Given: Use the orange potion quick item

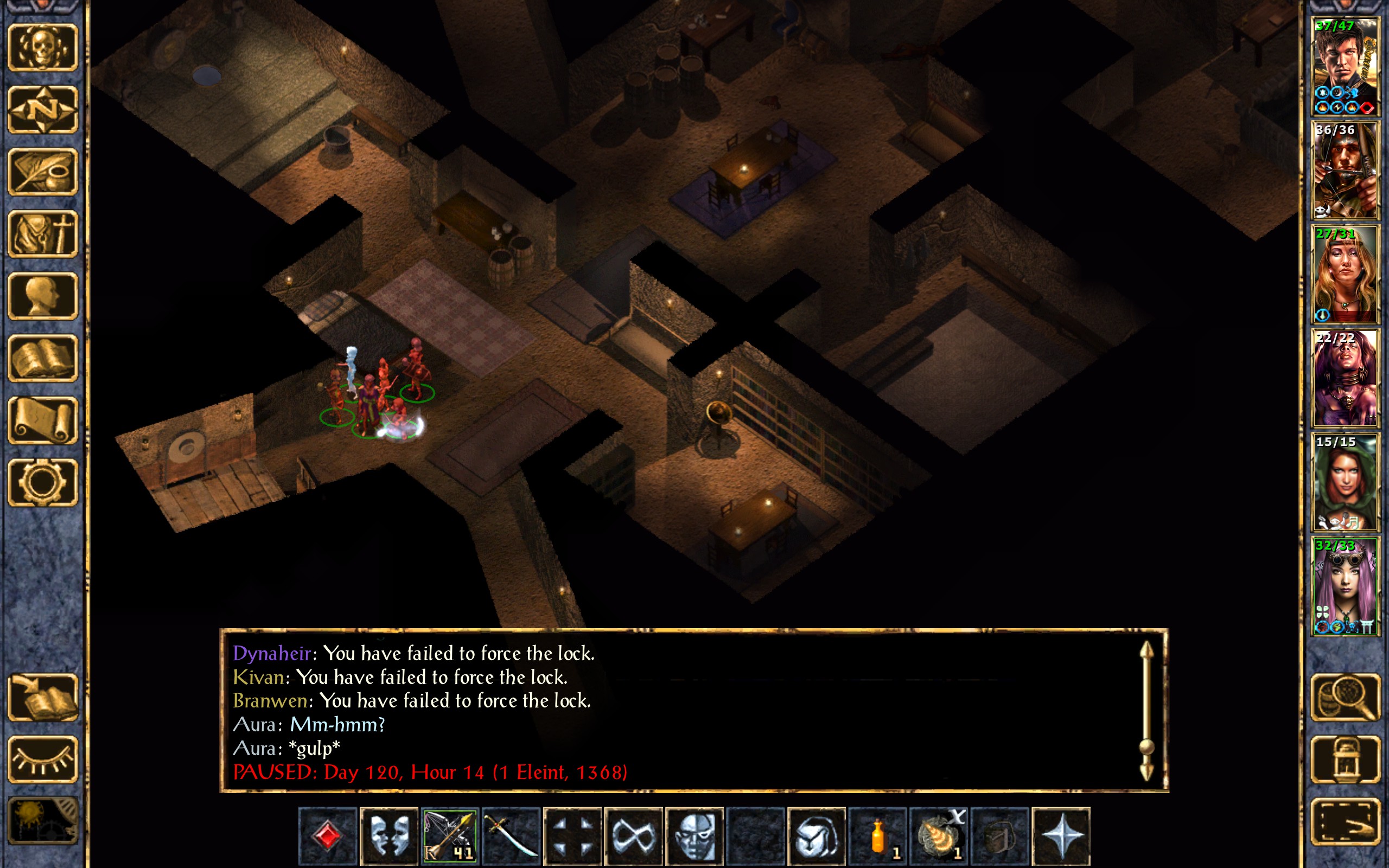Looking at the screenshot, I should [x=877, y=836].
